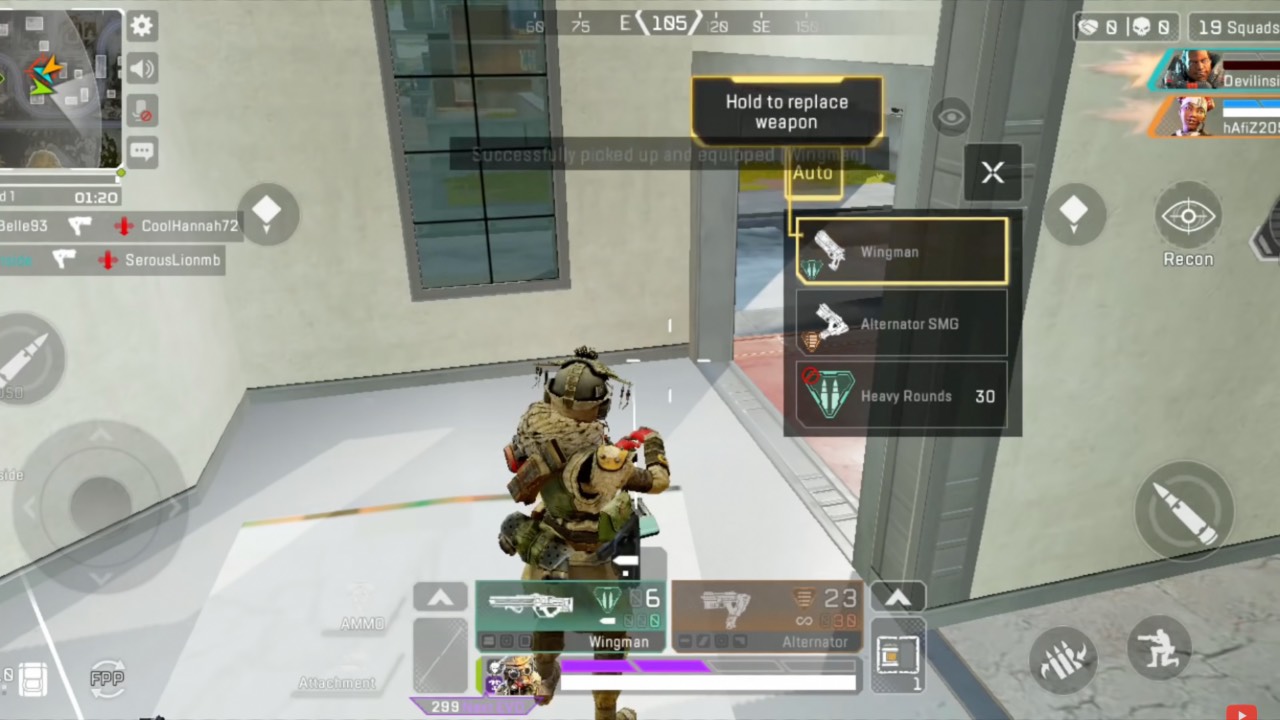The image size is (1280, 720).
Task: Toggle the FPP camera view
Action: click(x=107, y=677)
